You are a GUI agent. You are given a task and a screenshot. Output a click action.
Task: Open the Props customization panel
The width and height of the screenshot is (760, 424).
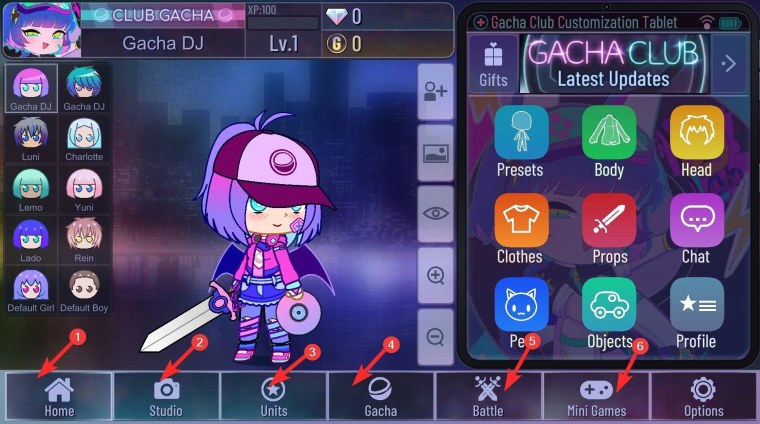[x=609, y=227]
